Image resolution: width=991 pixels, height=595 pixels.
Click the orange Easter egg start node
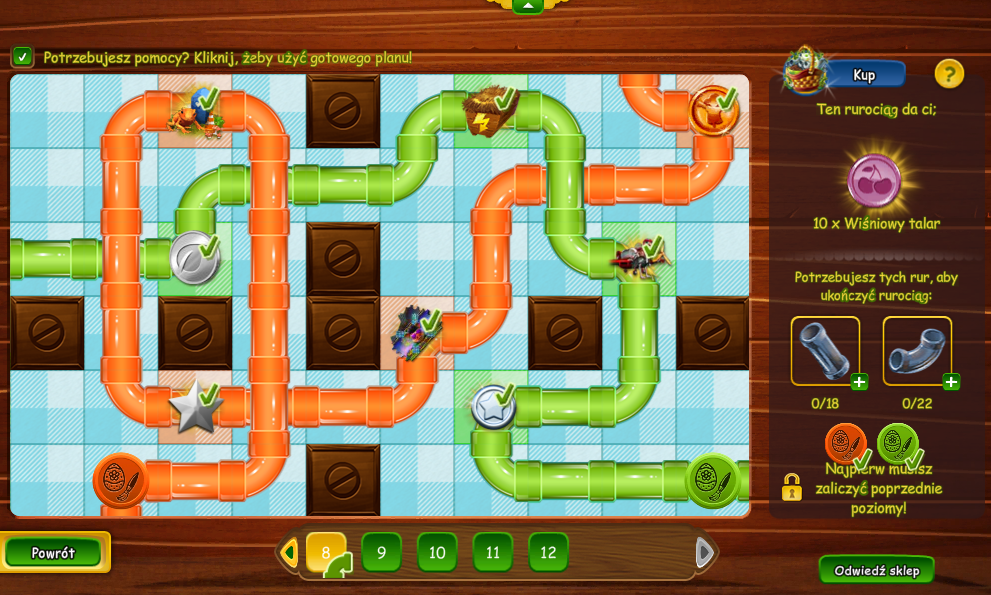point(120,480)
